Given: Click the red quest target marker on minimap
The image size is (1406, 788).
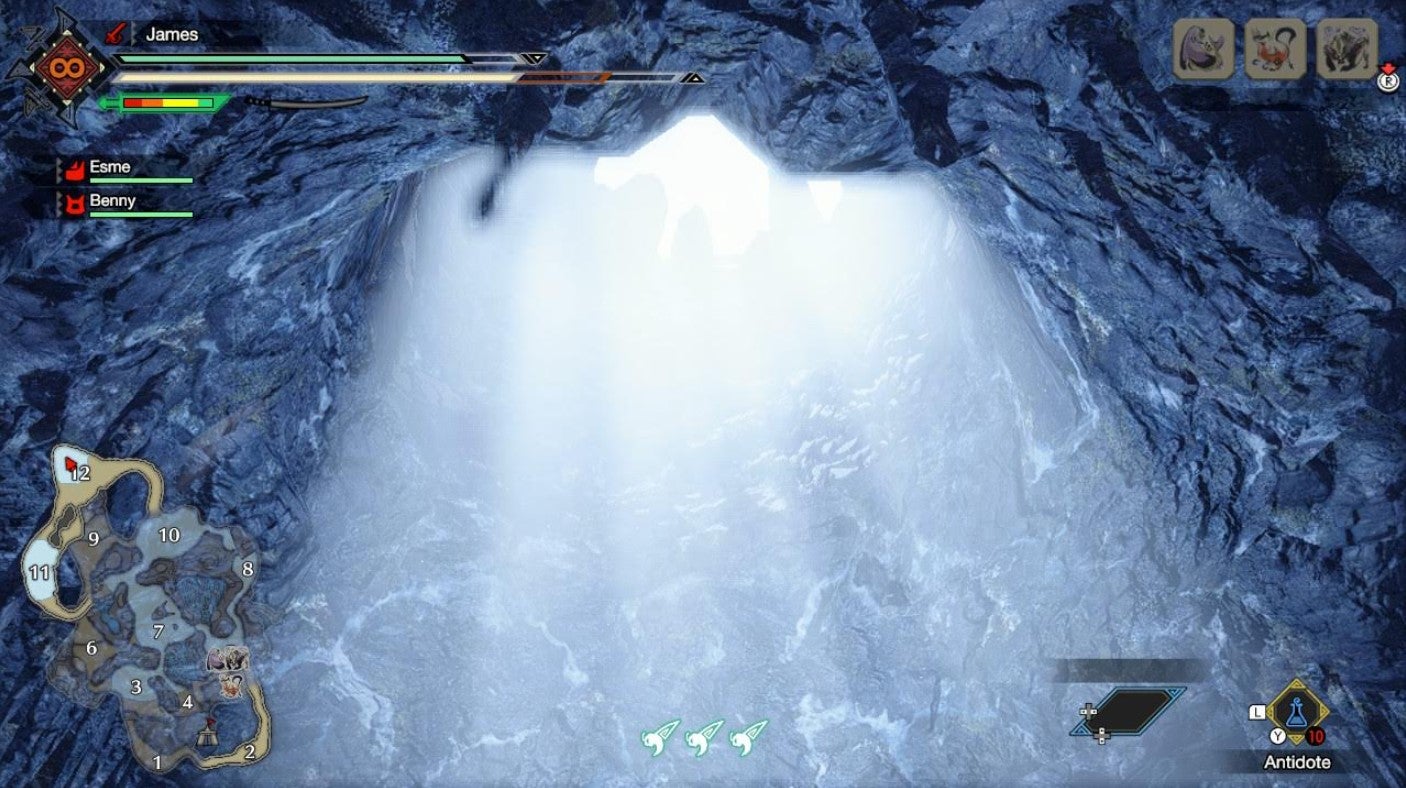Looking at the screenshot, I should tap(69, 462).
